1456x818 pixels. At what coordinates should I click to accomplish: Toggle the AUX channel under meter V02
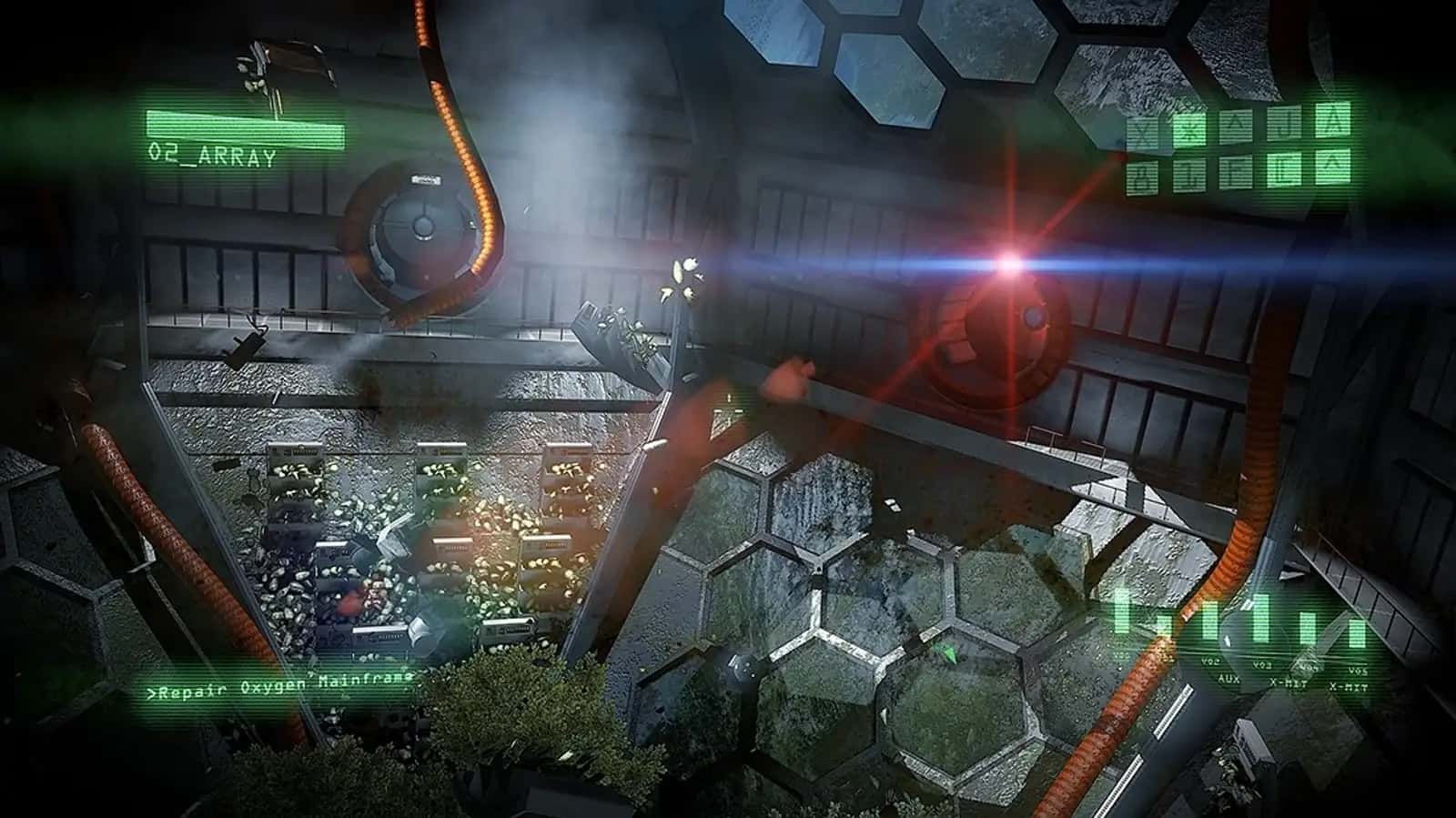coord(1228,679)
